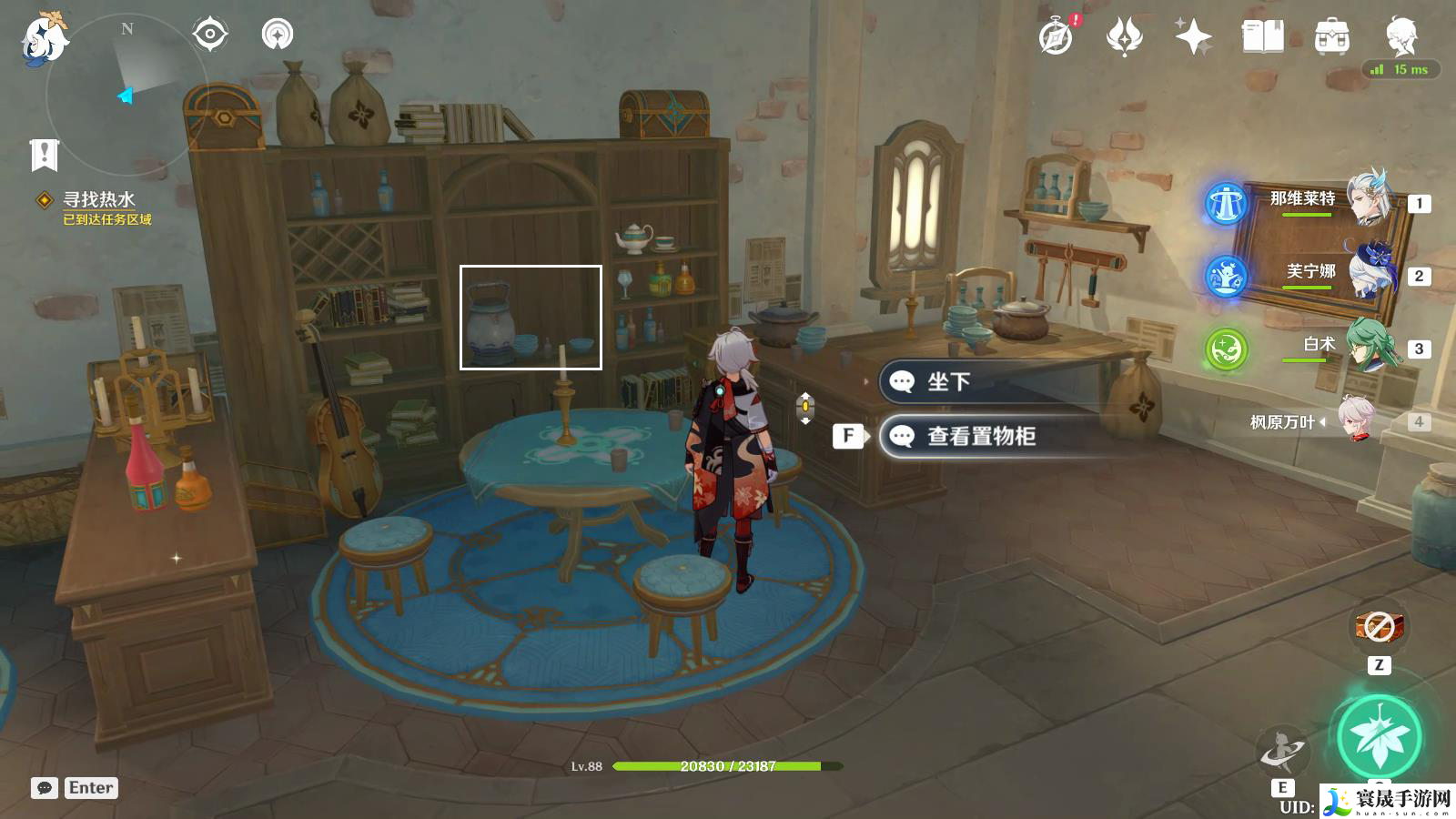
Task: Open the events compass icon
Action: click(x=1057, y=37)
